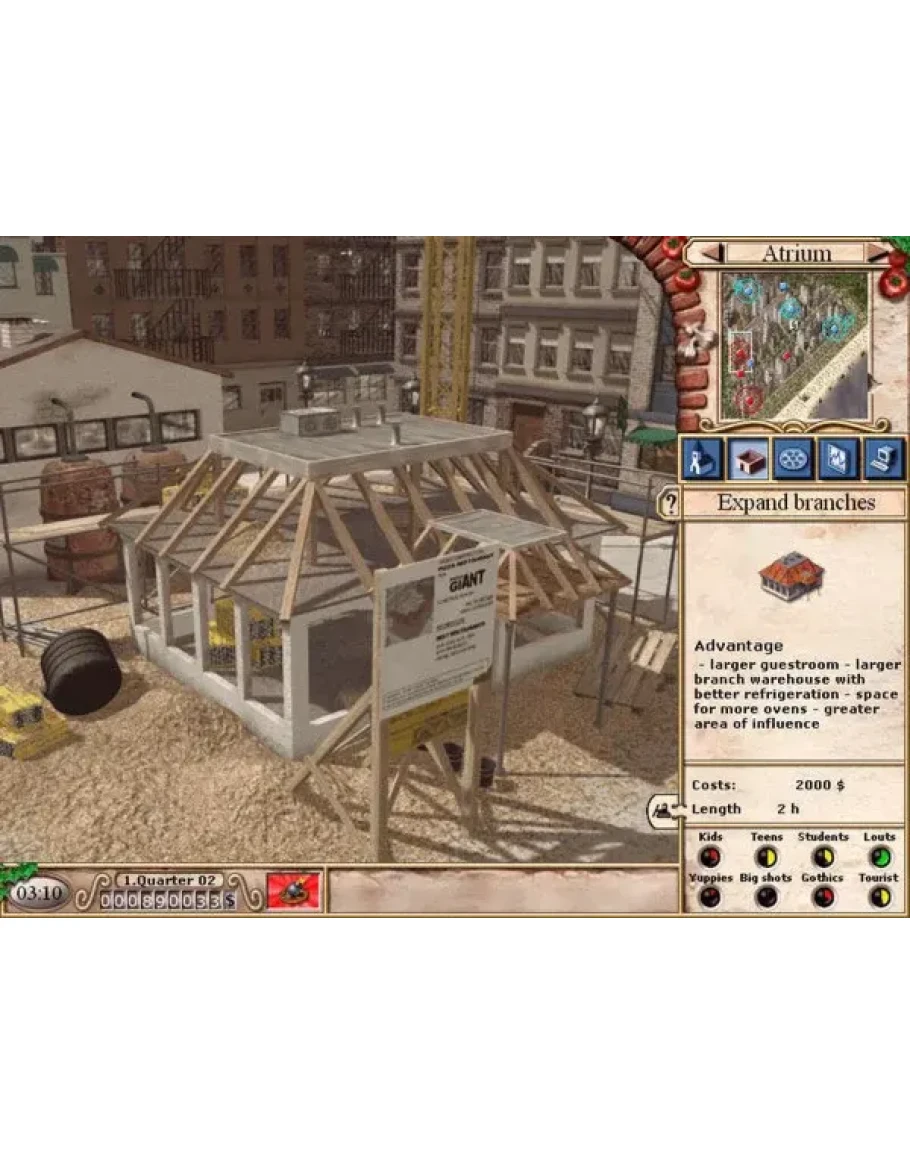Click the city minimap
Viewport: 910px width, 1155px height.
pyautogui.click(x=794, y=345)
